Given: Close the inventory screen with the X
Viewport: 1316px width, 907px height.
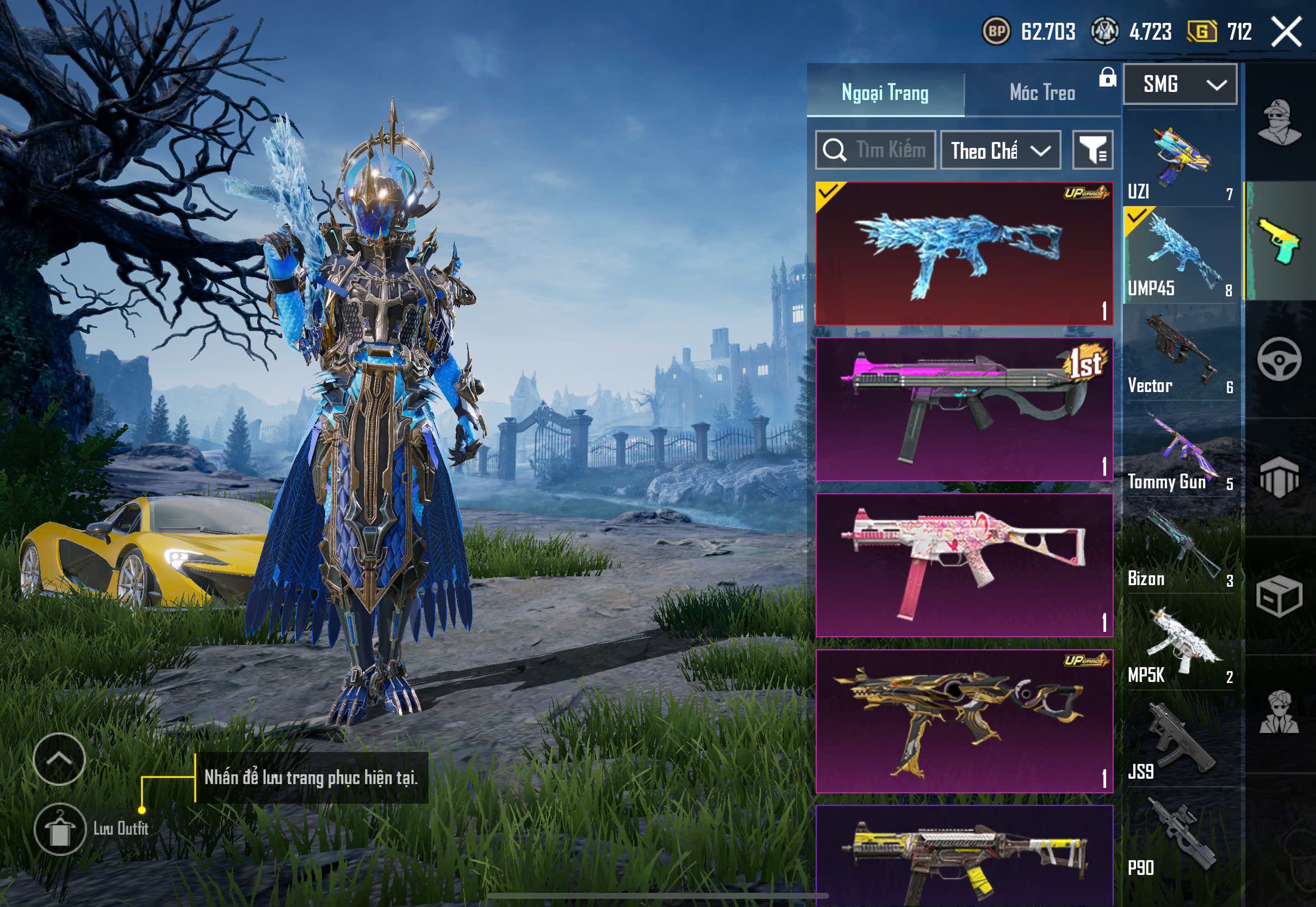Looking at the screenshot, I should pyautogui.click(x=1286, y=32).
